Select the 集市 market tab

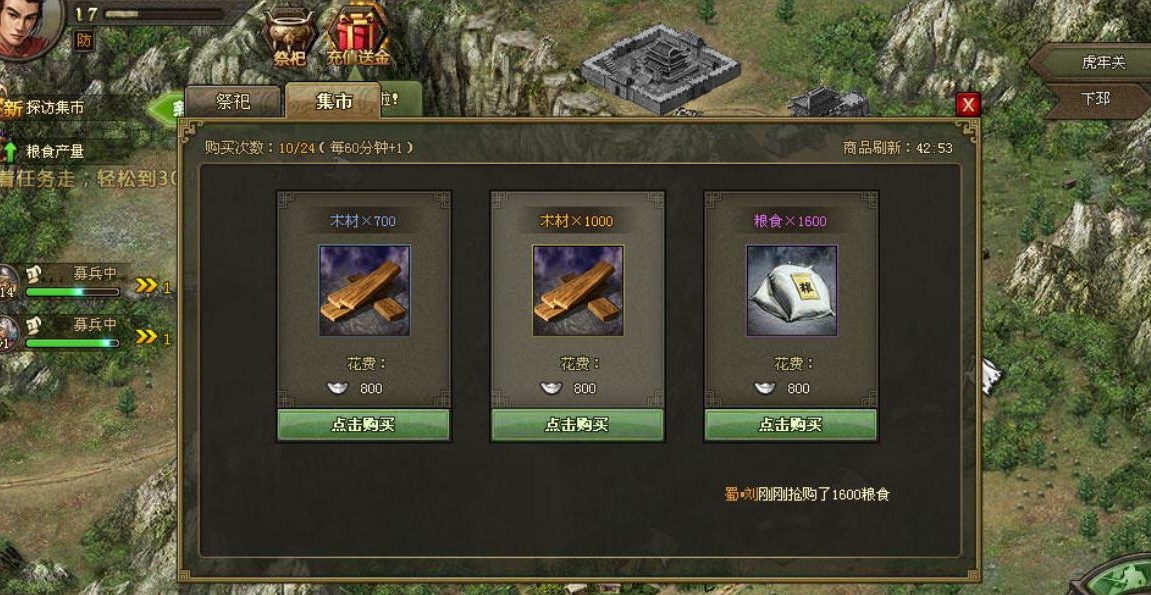(333, 101)
